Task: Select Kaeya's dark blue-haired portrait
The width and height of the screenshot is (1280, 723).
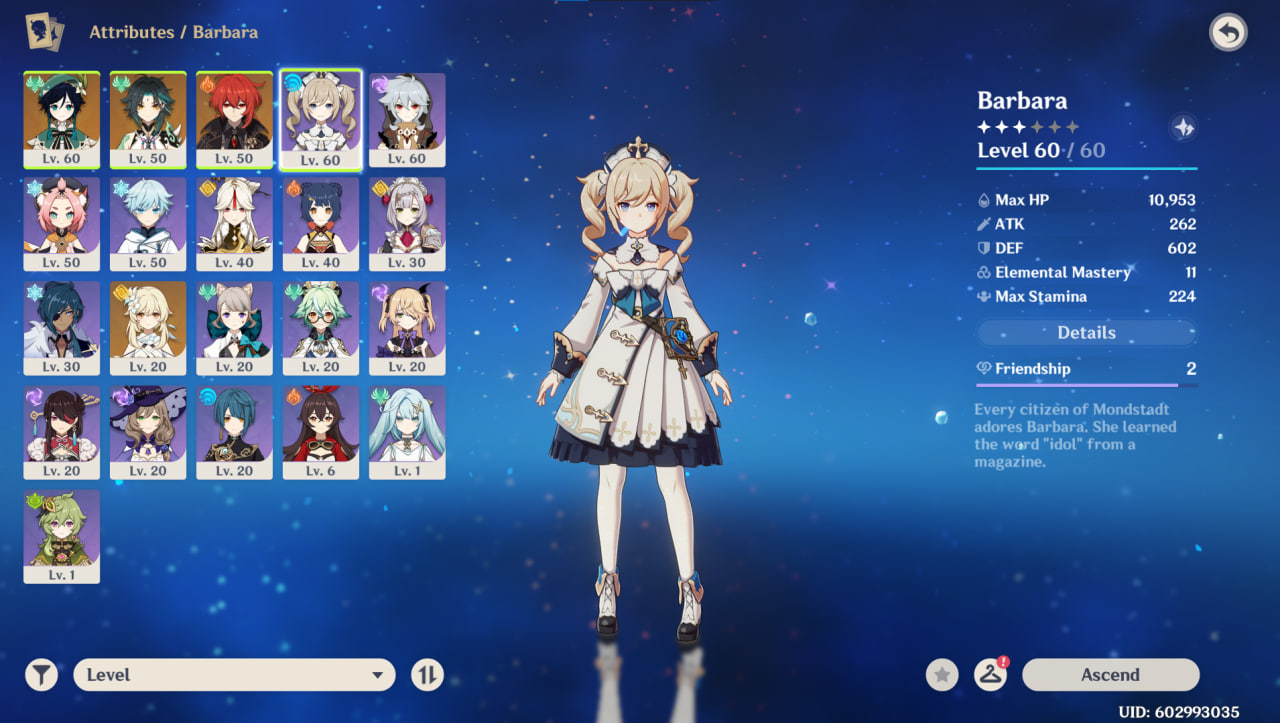Action: [x=62, y=328]
